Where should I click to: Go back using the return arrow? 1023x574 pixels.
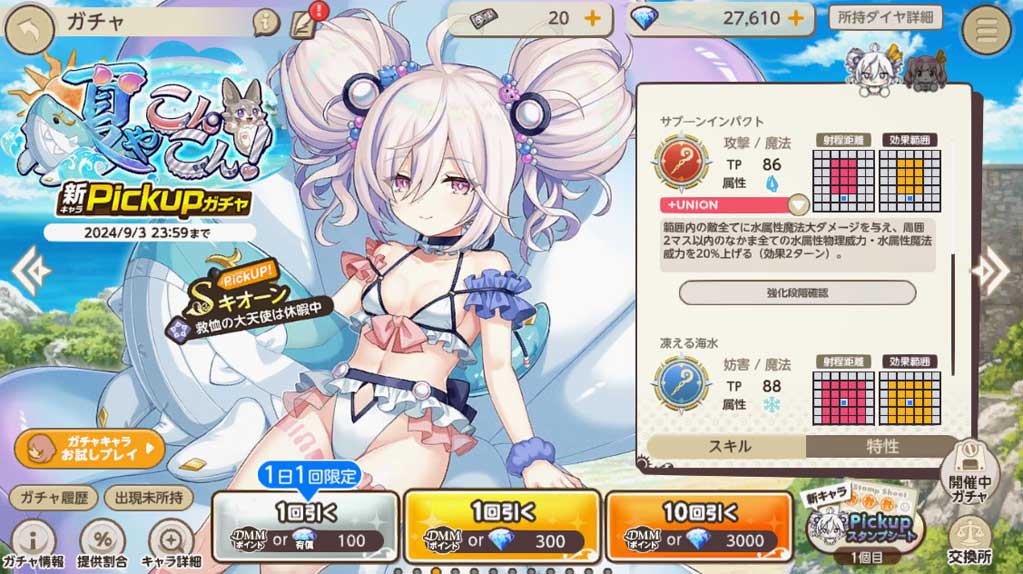pos(30,29)
